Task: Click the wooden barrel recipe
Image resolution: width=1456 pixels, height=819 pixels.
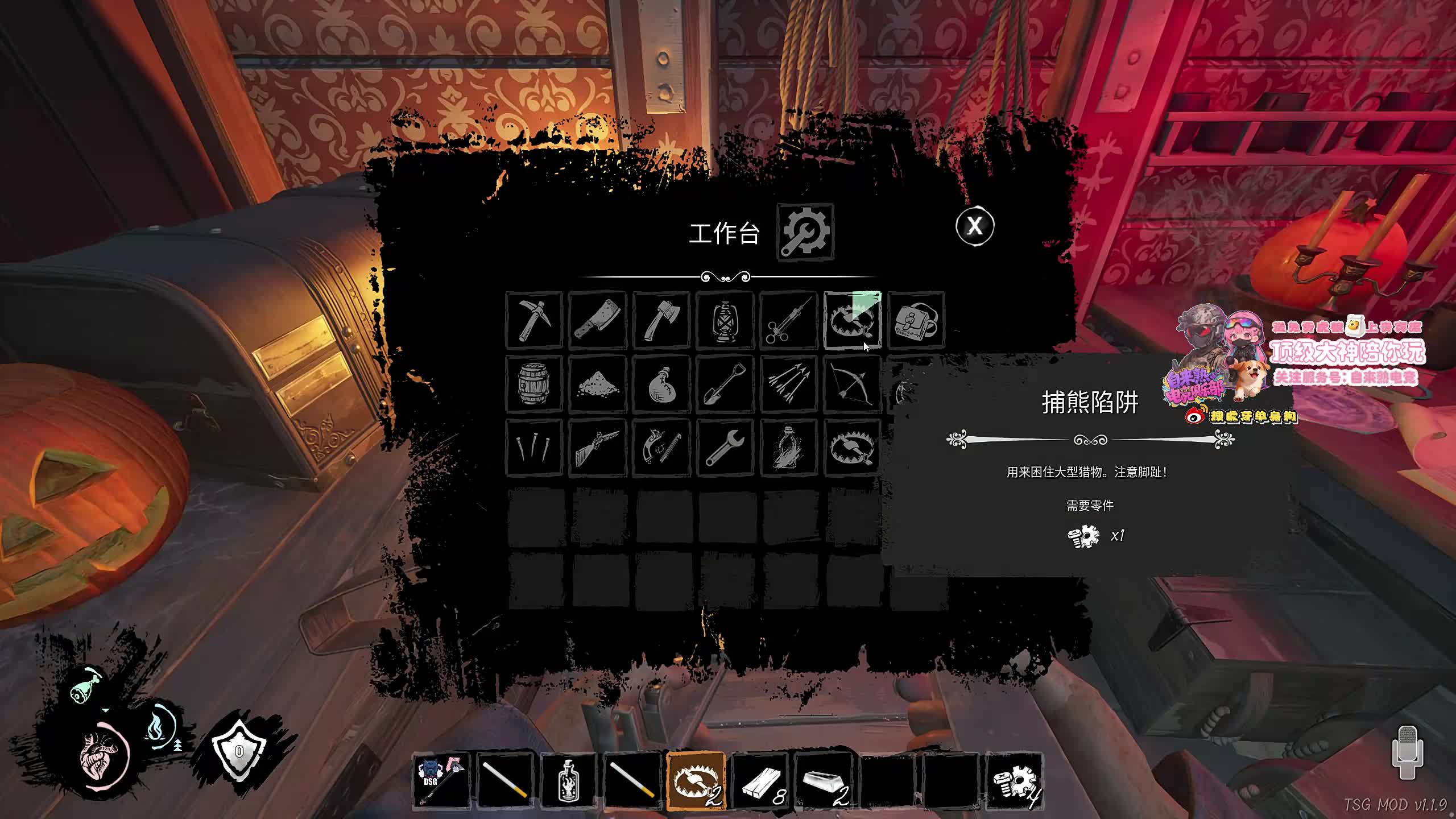Action: pyautogui.click(x=534, y=384)
